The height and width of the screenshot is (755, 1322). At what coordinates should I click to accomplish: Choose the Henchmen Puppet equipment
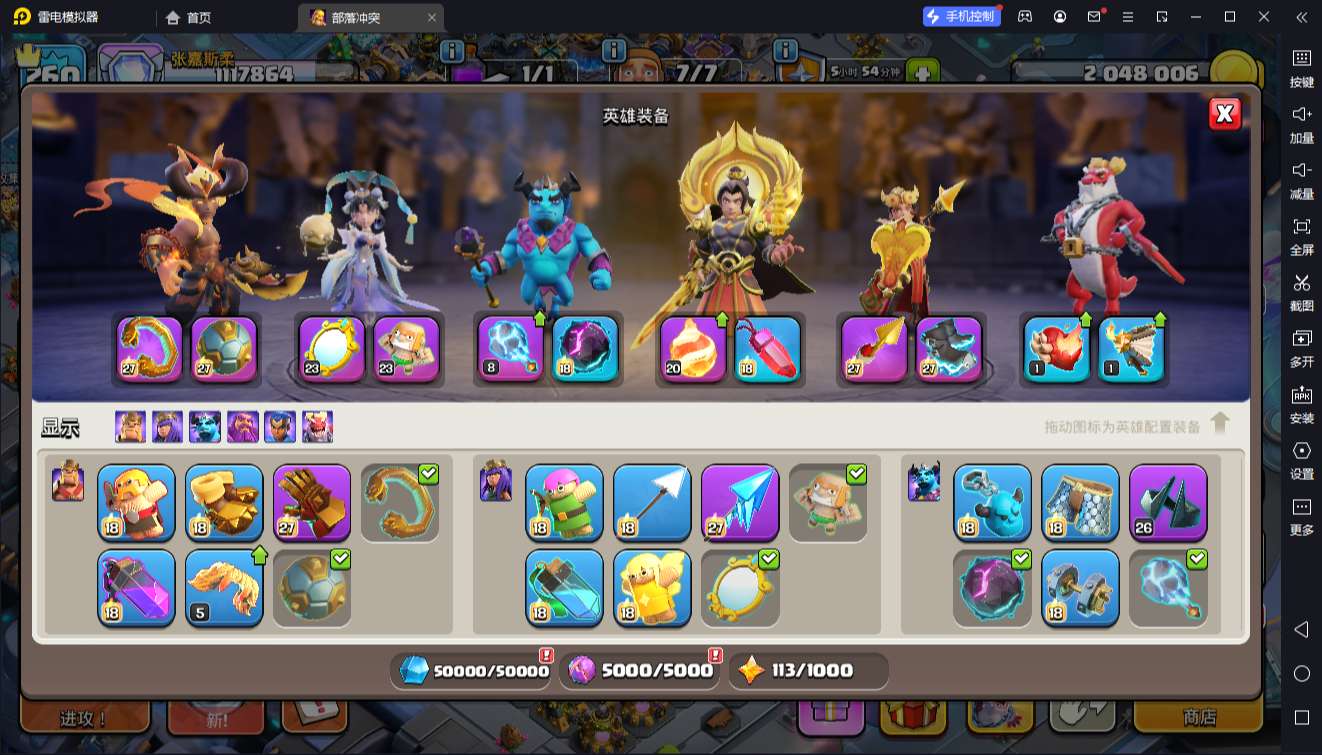coord(992,502)
